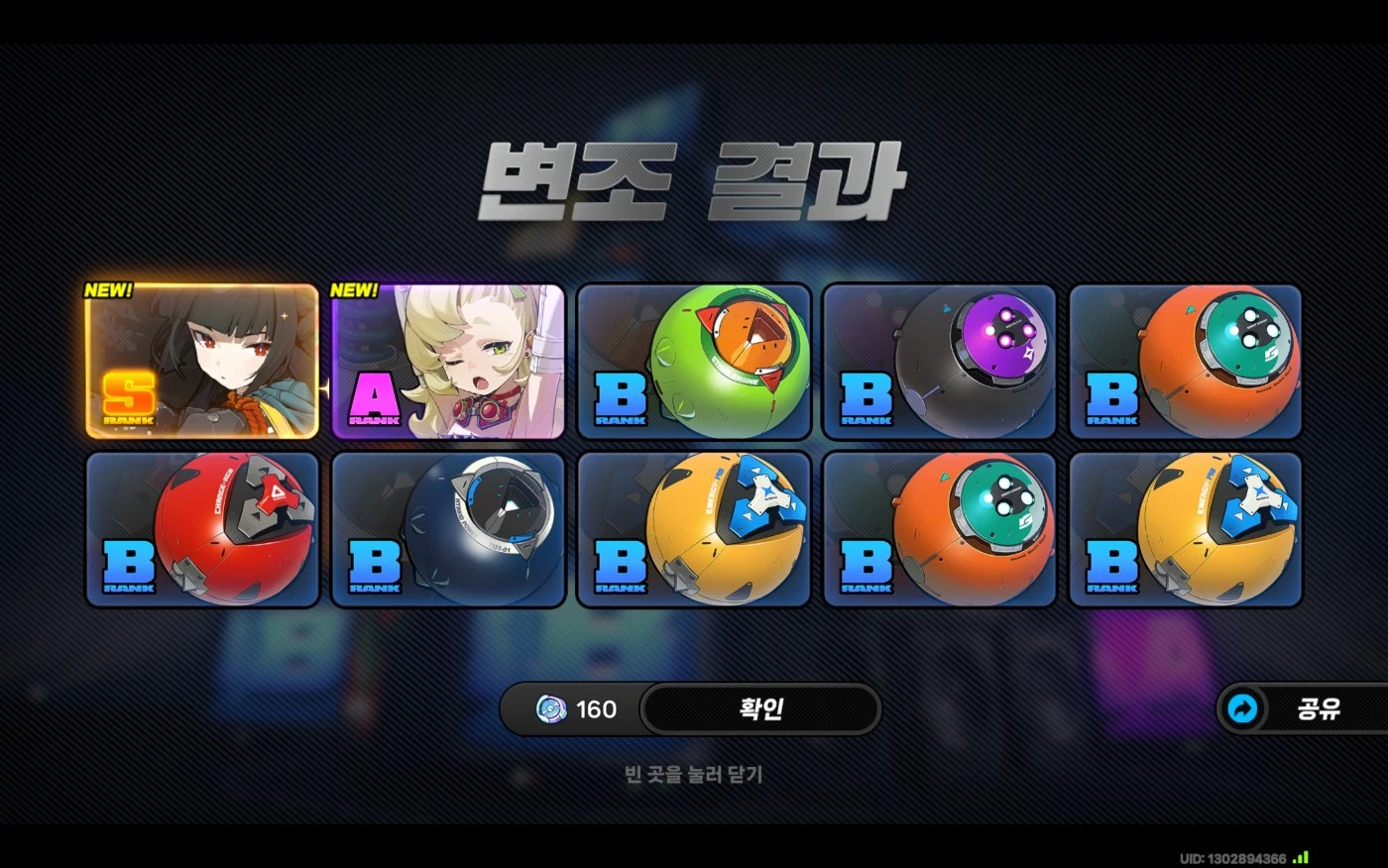Click the NEW! tag on the S-rank card

[x=109, y=291]
